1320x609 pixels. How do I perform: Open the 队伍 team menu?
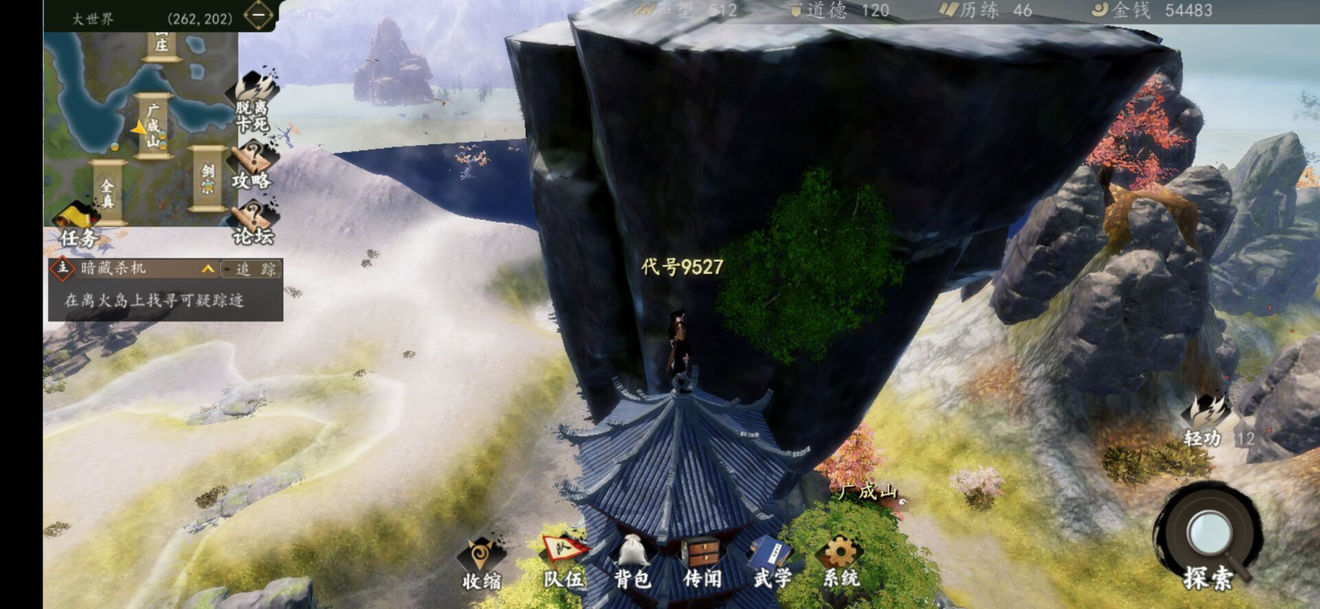point(563,563)
